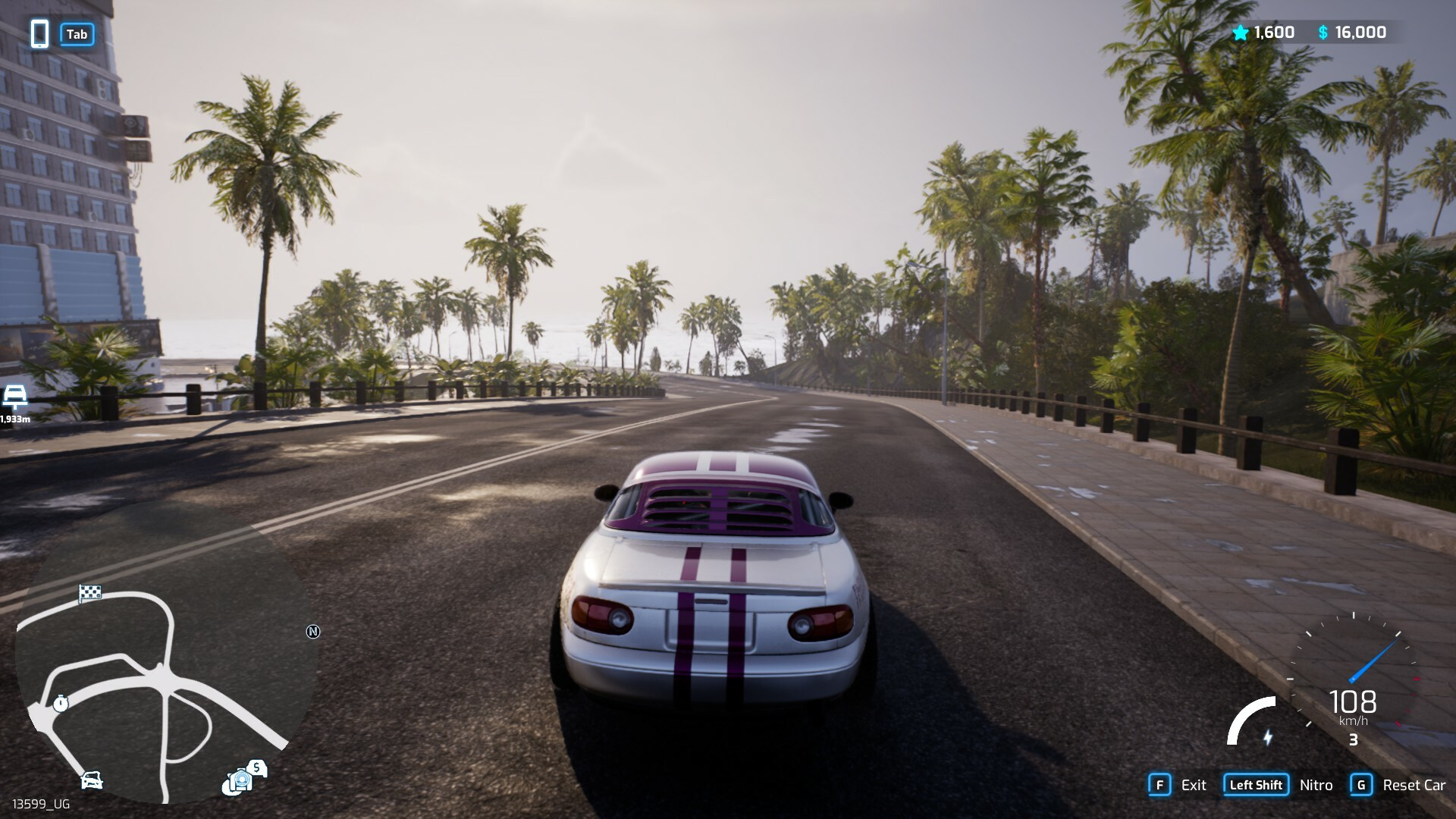Click the dollar currency icon top-right

1321,33
